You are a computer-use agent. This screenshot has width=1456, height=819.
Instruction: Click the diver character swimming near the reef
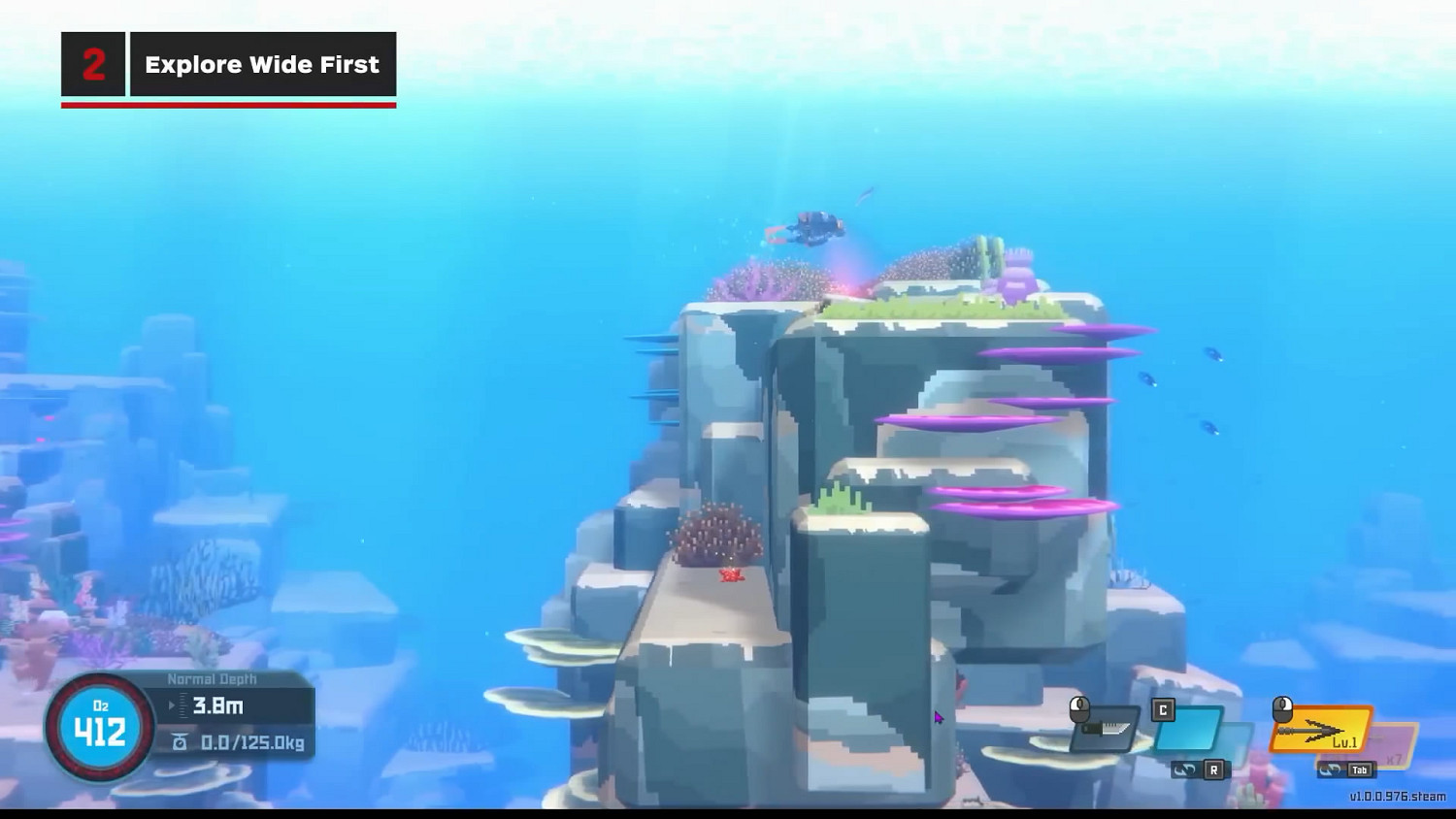tap(815, 228)
